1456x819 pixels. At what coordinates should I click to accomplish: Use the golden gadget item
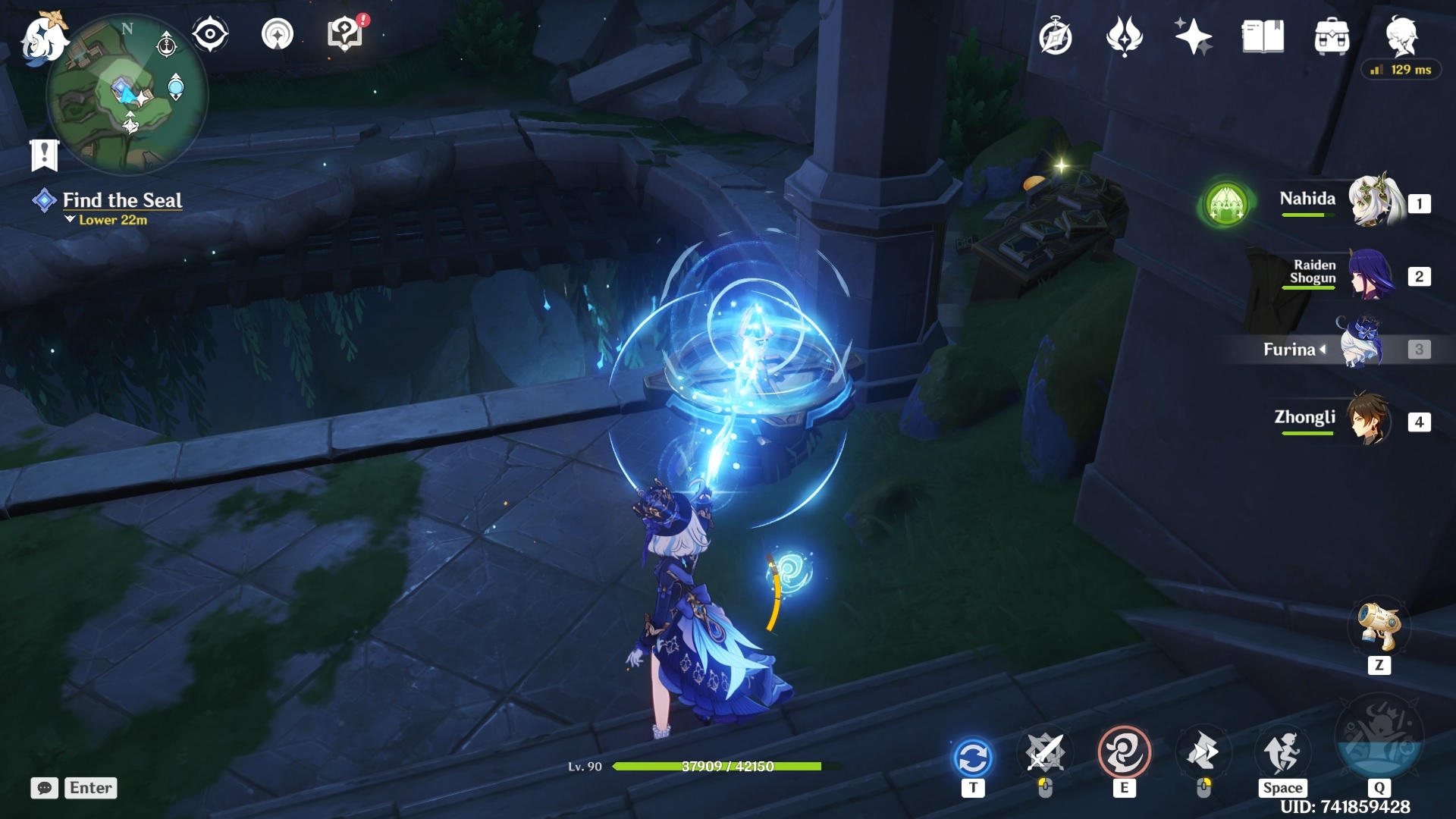(1379, 626)
